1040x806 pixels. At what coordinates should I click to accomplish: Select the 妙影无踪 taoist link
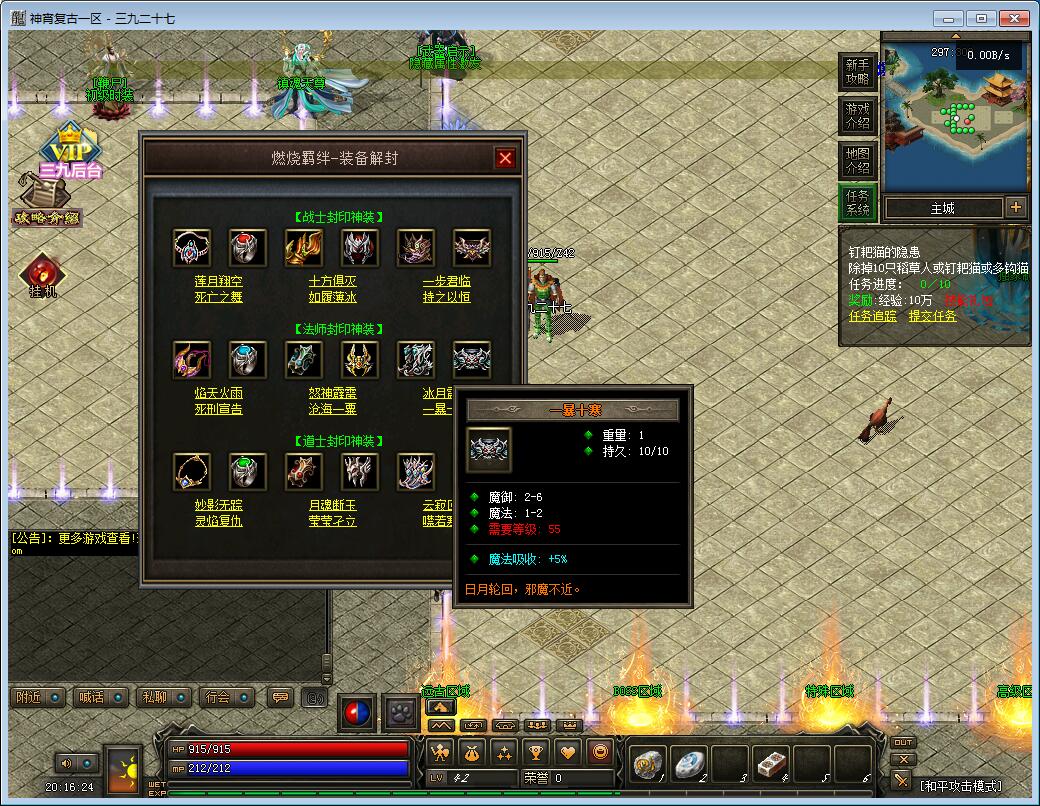218,506
